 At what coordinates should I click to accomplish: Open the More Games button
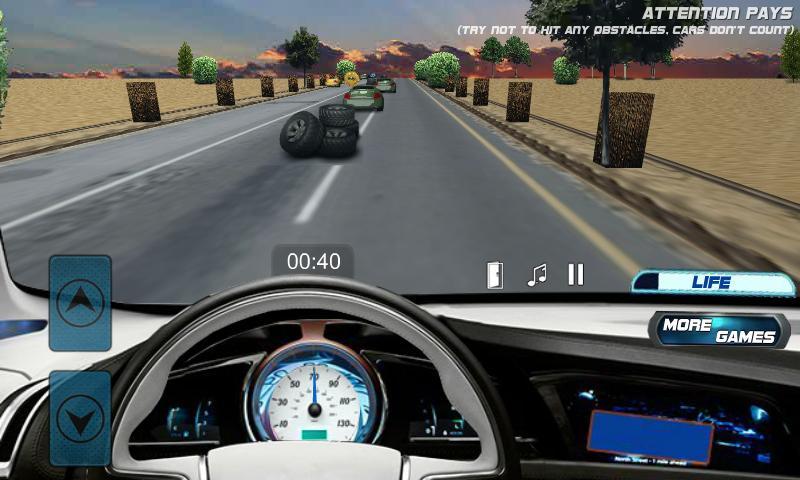point(718,330)
